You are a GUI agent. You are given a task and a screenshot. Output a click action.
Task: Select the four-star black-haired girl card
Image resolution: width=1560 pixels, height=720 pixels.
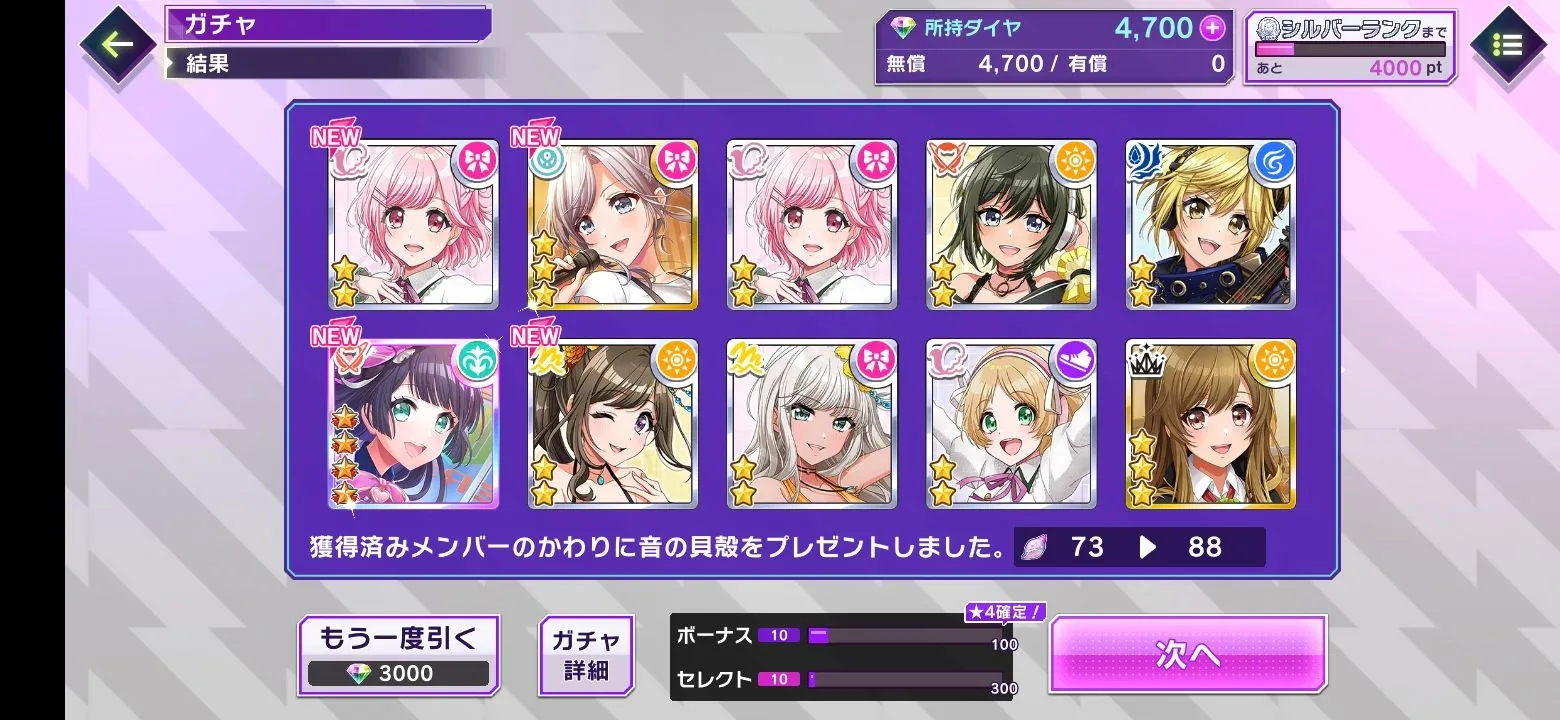[x=413, y=425]
